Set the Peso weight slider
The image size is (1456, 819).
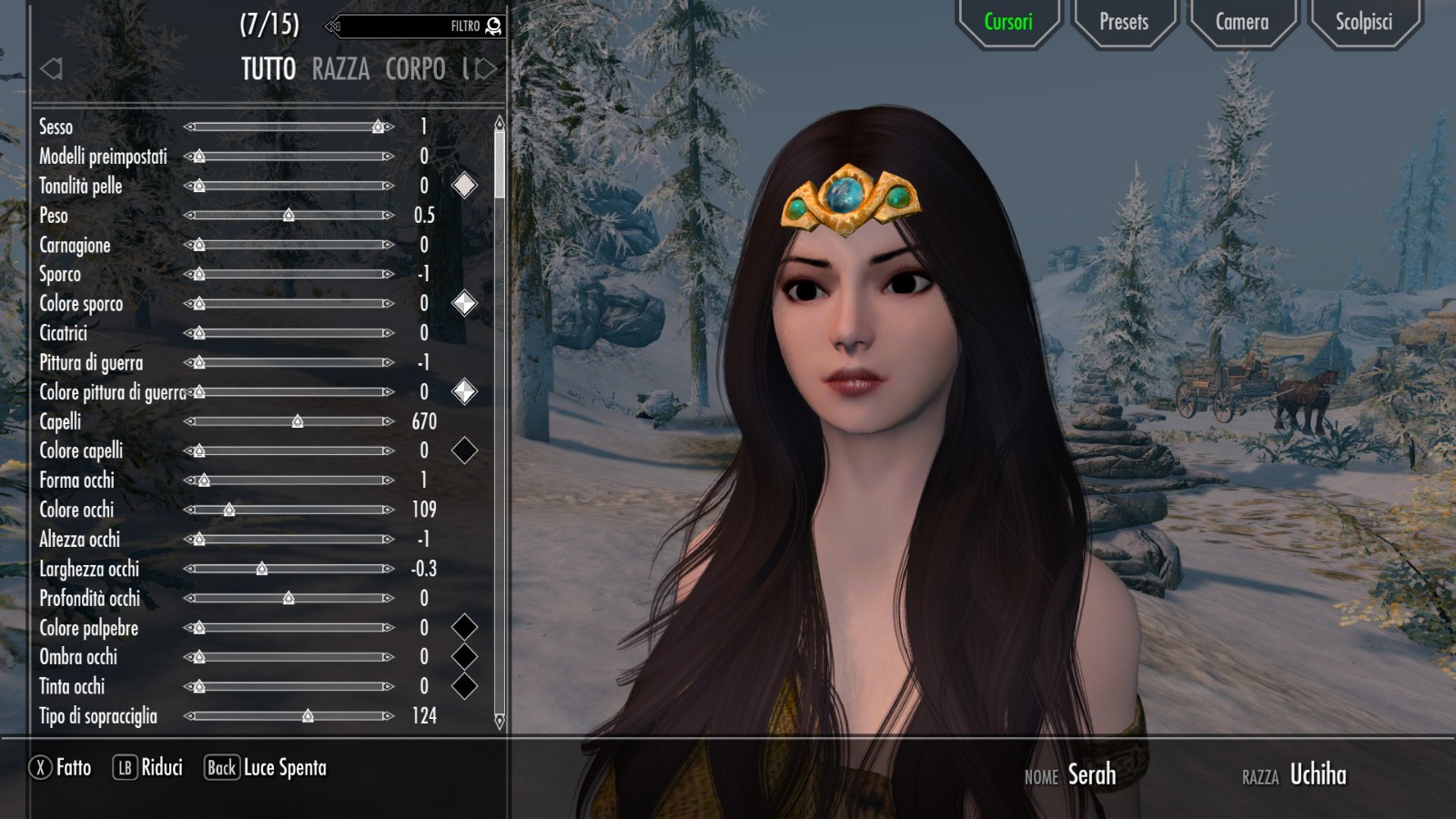click(288, 216)
